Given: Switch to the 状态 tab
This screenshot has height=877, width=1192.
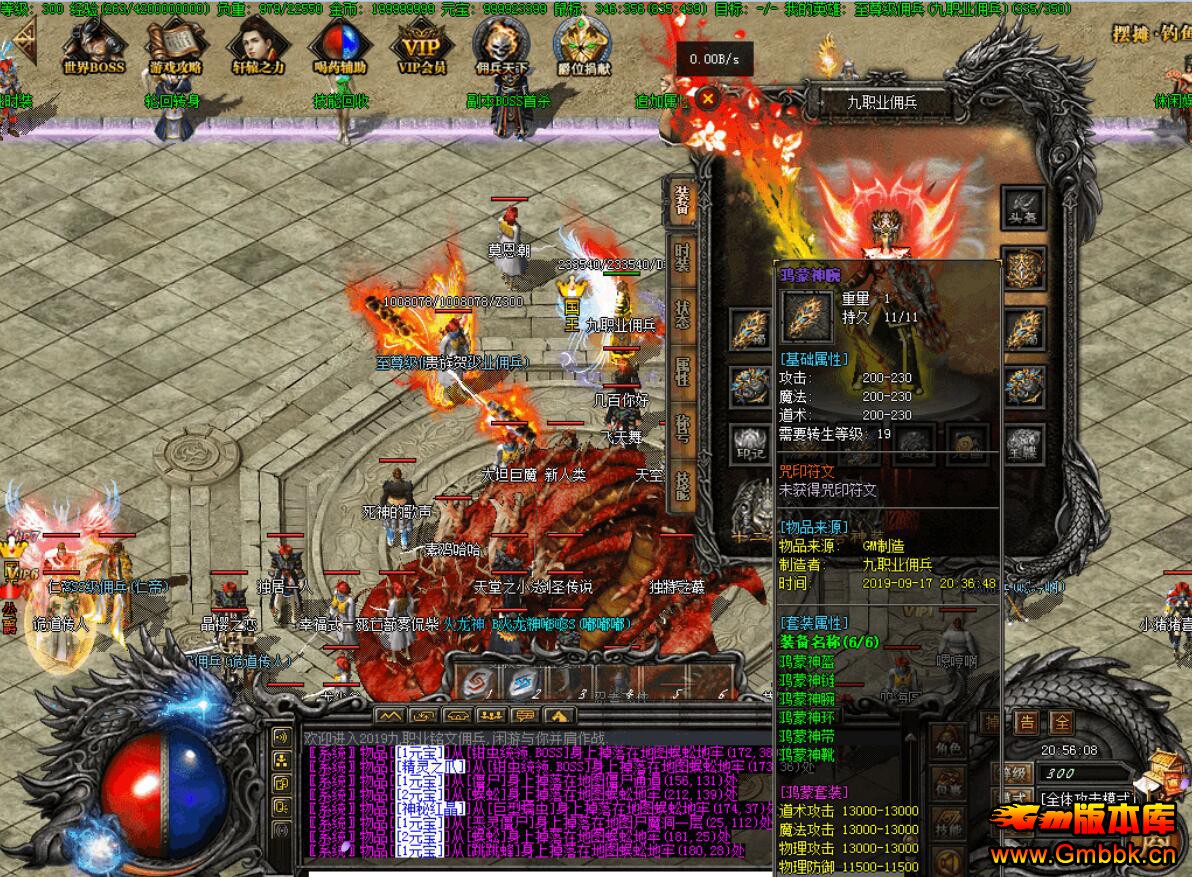Looking at the screenshot, I should (682, 314).
